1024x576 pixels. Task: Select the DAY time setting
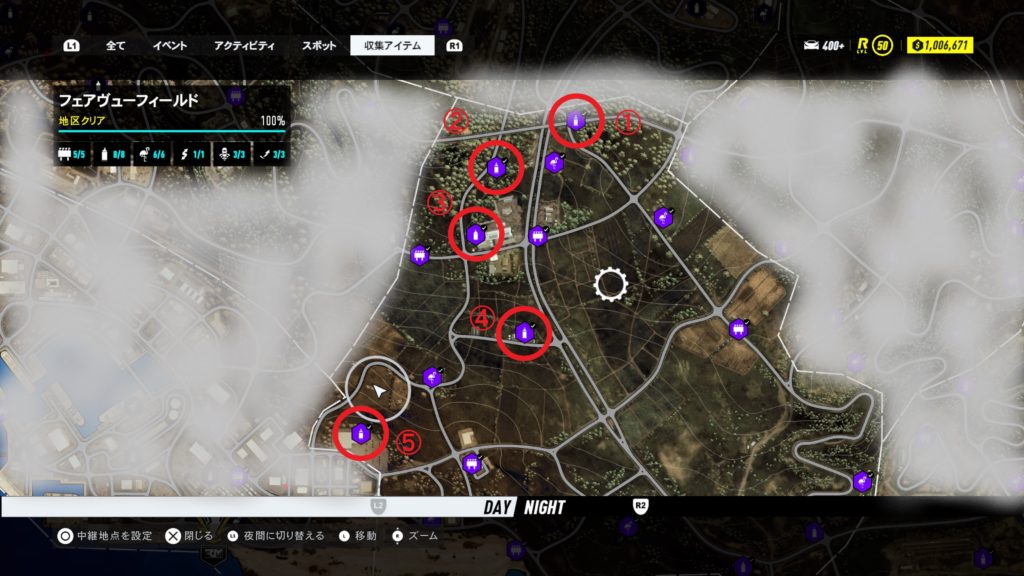497,507
